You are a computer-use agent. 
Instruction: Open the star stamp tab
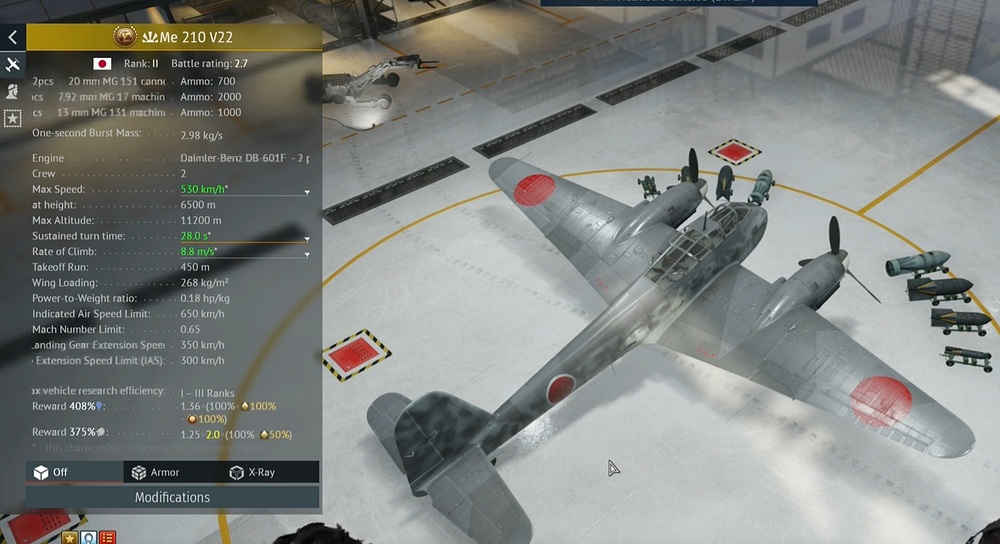point(12,118)
